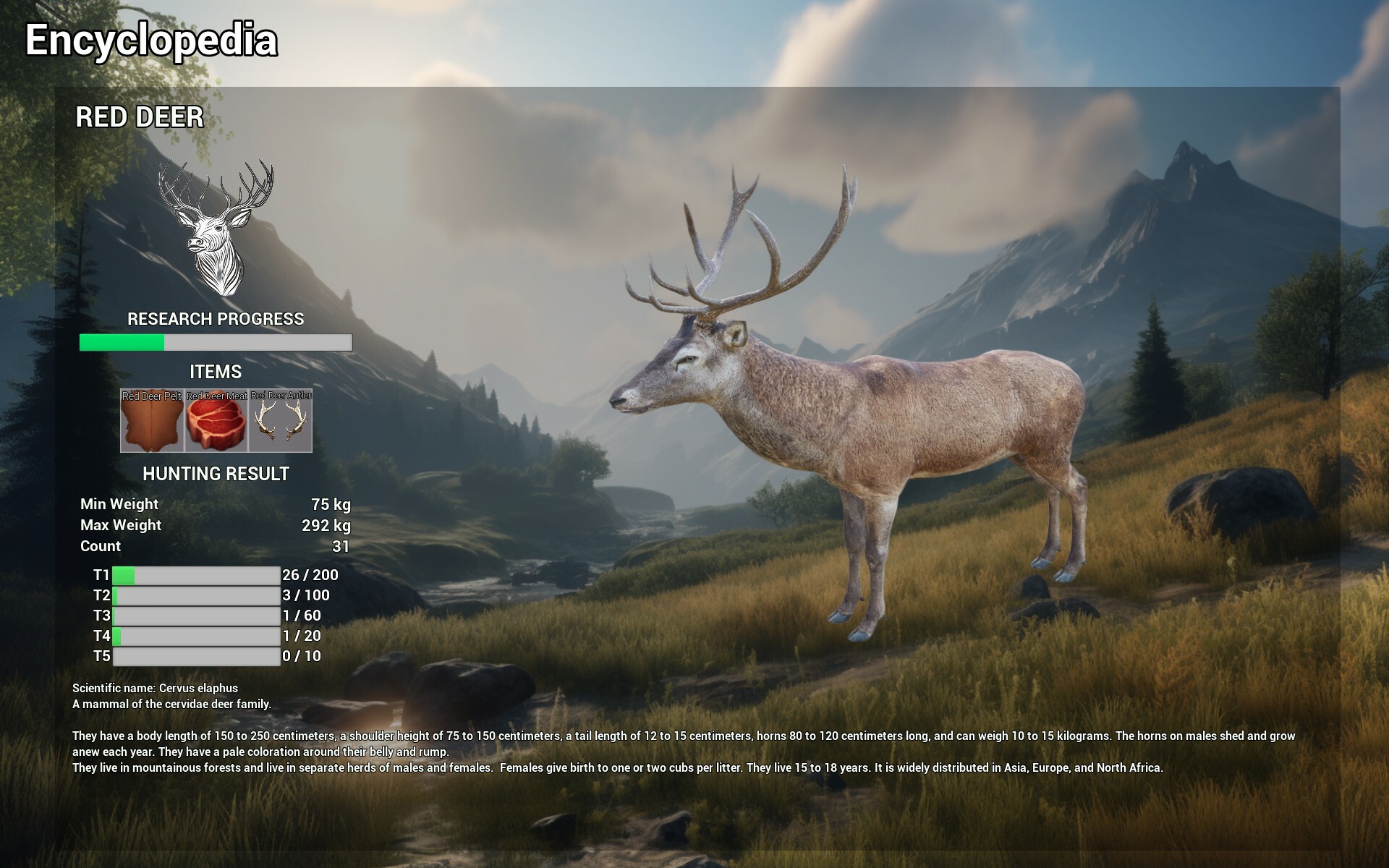Open the Encyclopedia title menu
The image size is (1389, 868).
(151, 41)
